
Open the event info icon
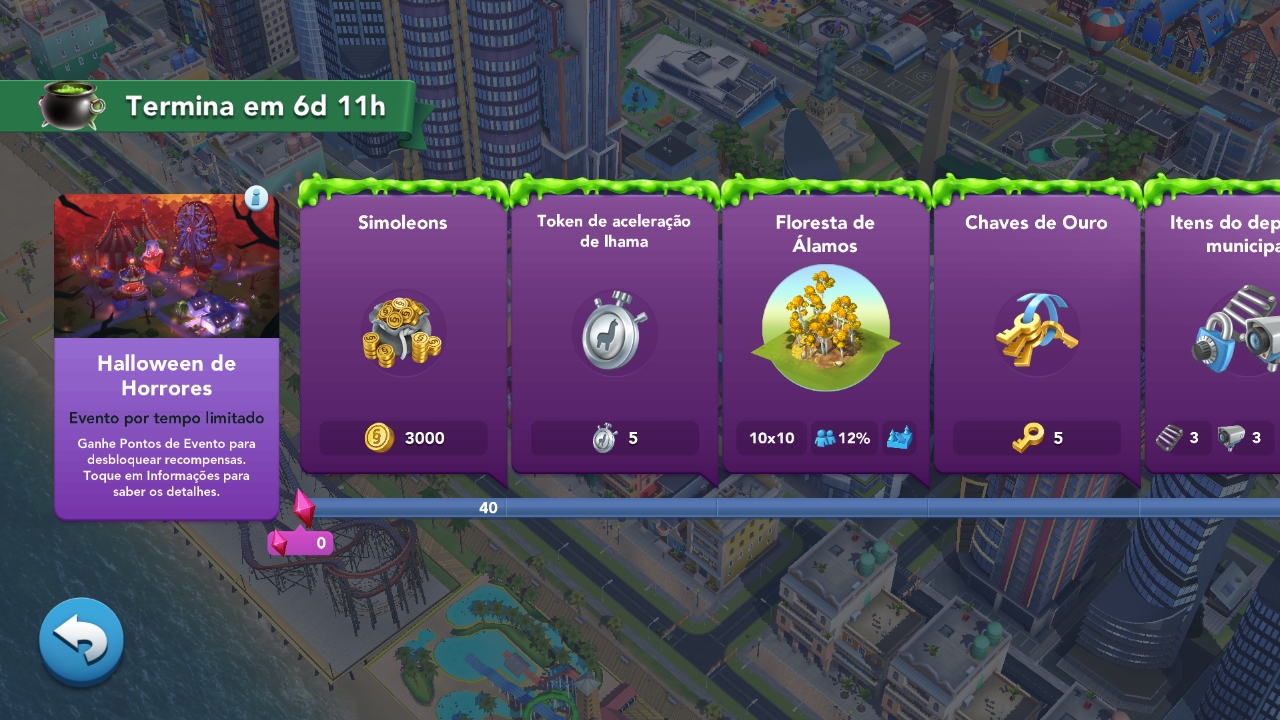255,197
